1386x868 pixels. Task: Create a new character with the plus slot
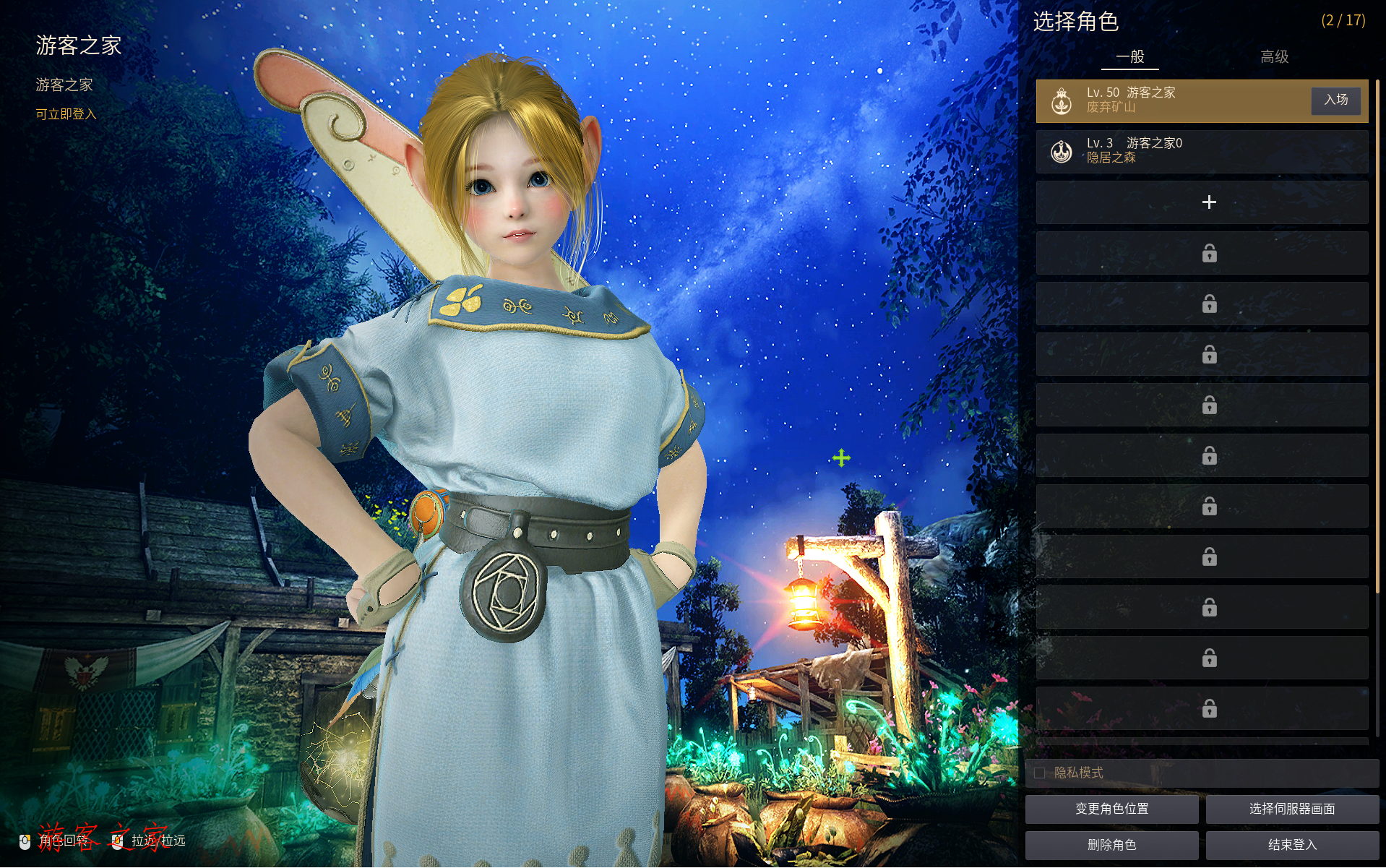click(1208, 202)
